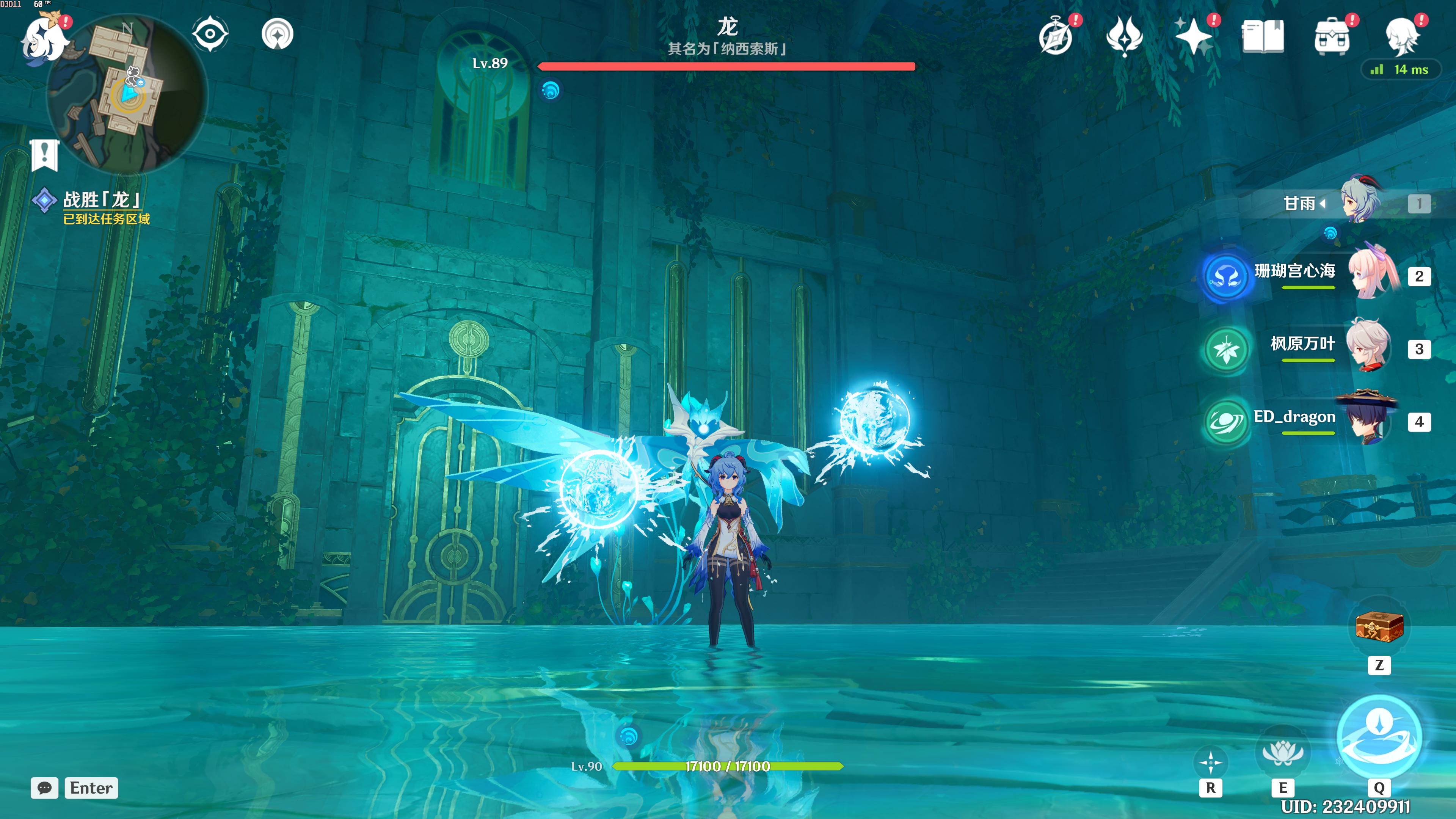1456x819 pixels.
Task: Open the adventurer handbook book icon
Action: click(x=1263, y=37)
